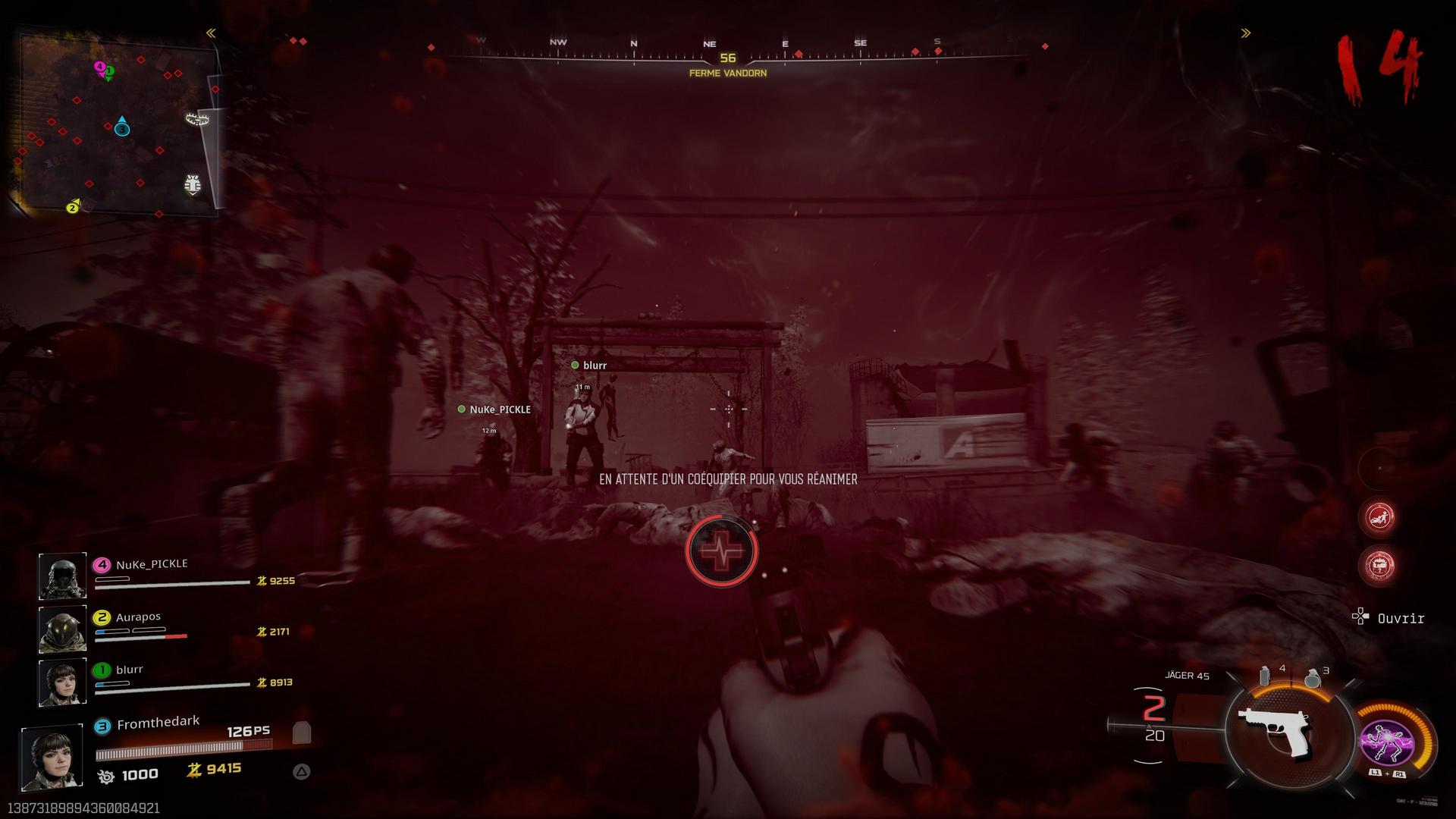
Task: Activate the purple field upgrade ability
Action: [1387, 740]
